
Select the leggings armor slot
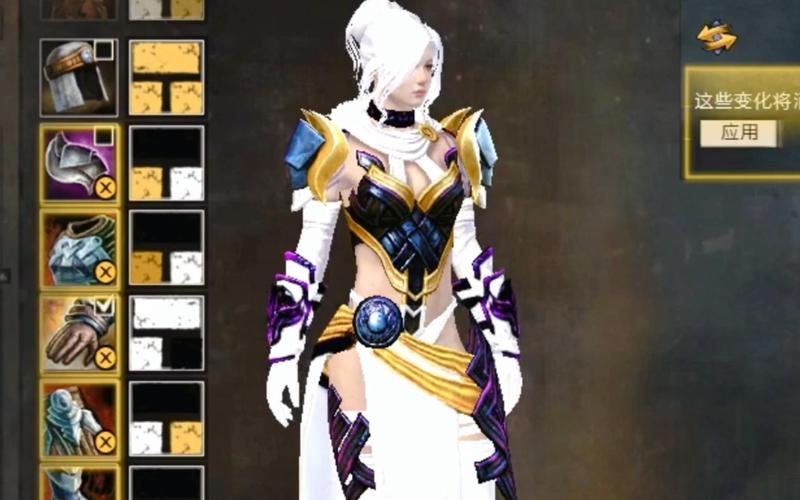(73, 416)
